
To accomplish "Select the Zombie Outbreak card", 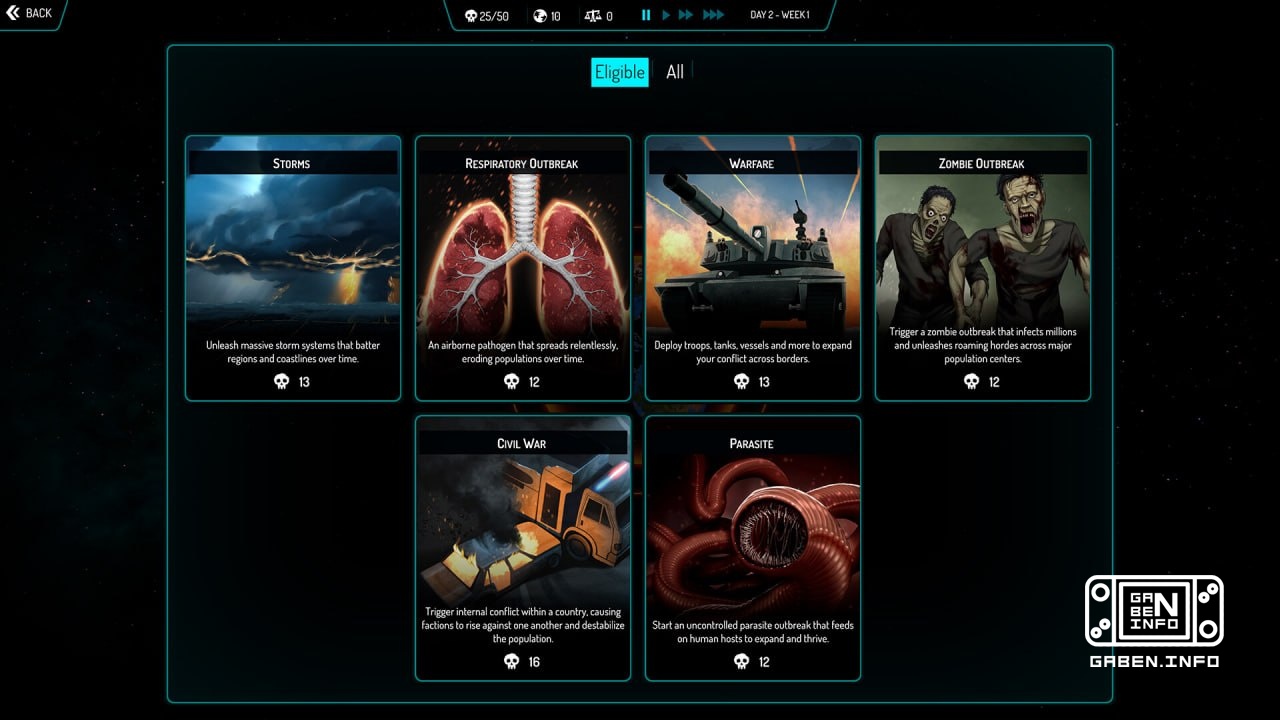I will [981, 267].
